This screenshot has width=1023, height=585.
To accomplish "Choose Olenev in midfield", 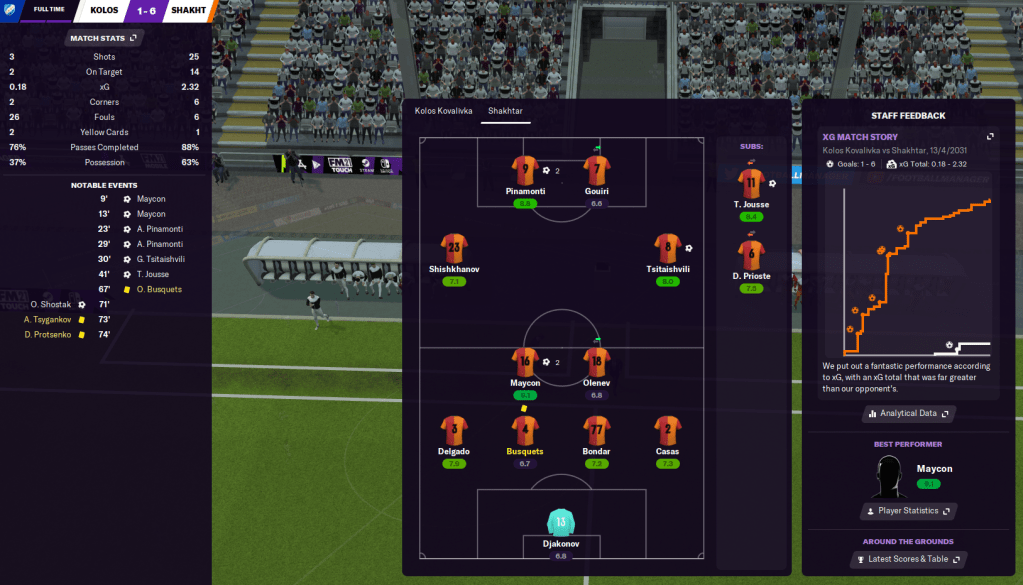I will pos(597,363).
